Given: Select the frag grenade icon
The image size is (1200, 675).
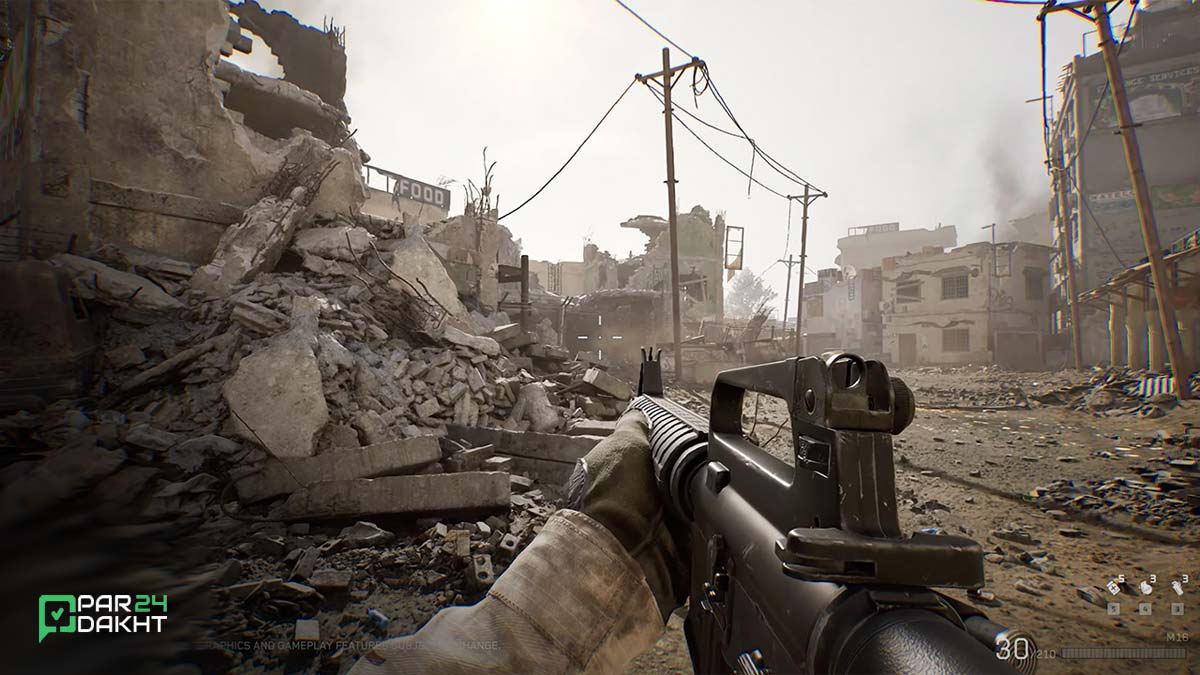Looking at the screenshot, I should coord(1146,587).
